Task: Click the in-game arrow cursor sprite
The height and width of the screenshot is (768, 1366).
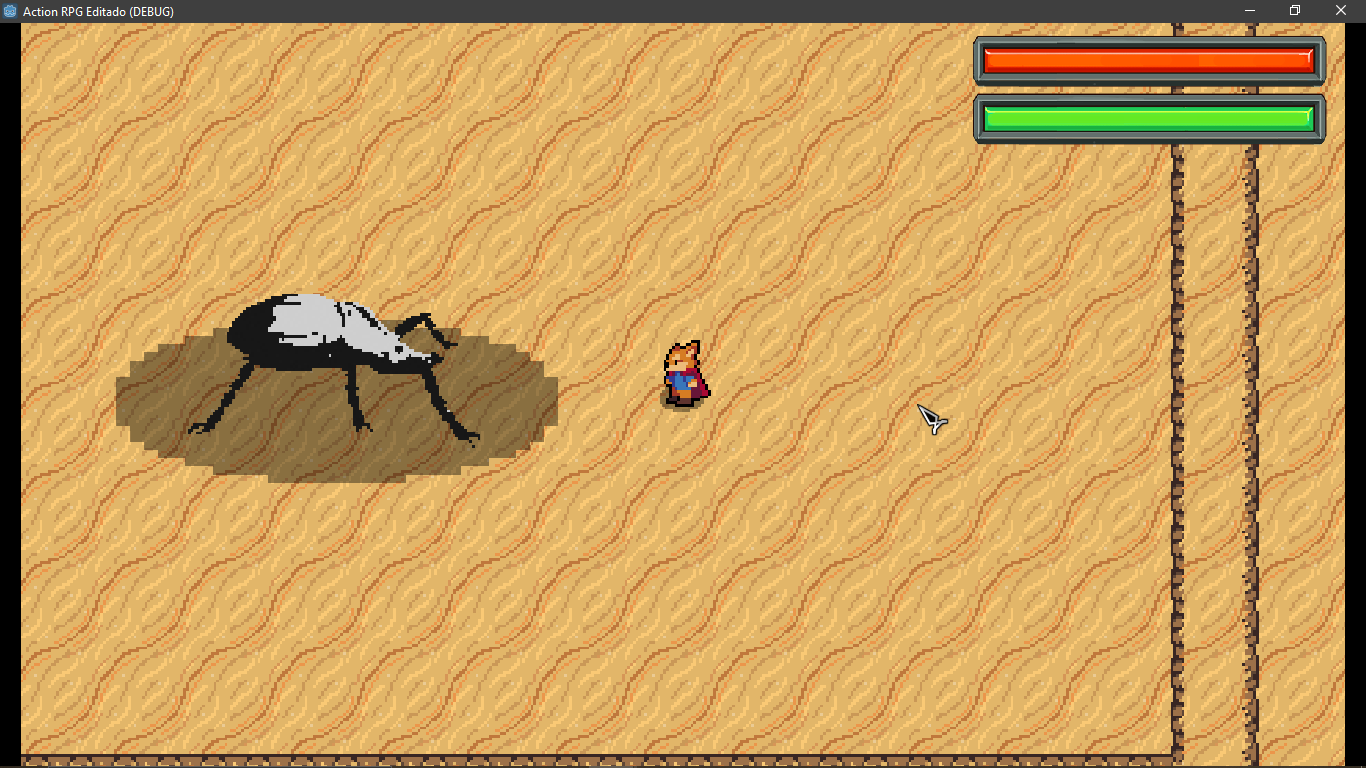Action: point(930,421)
